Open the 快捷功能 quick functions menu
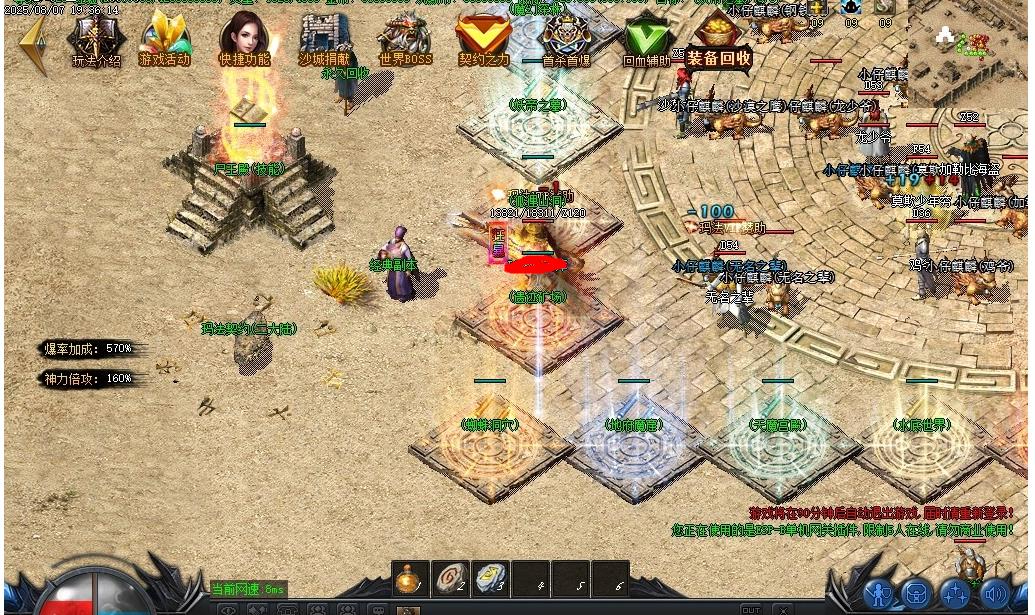The image size is (1035, 615). 245,40
